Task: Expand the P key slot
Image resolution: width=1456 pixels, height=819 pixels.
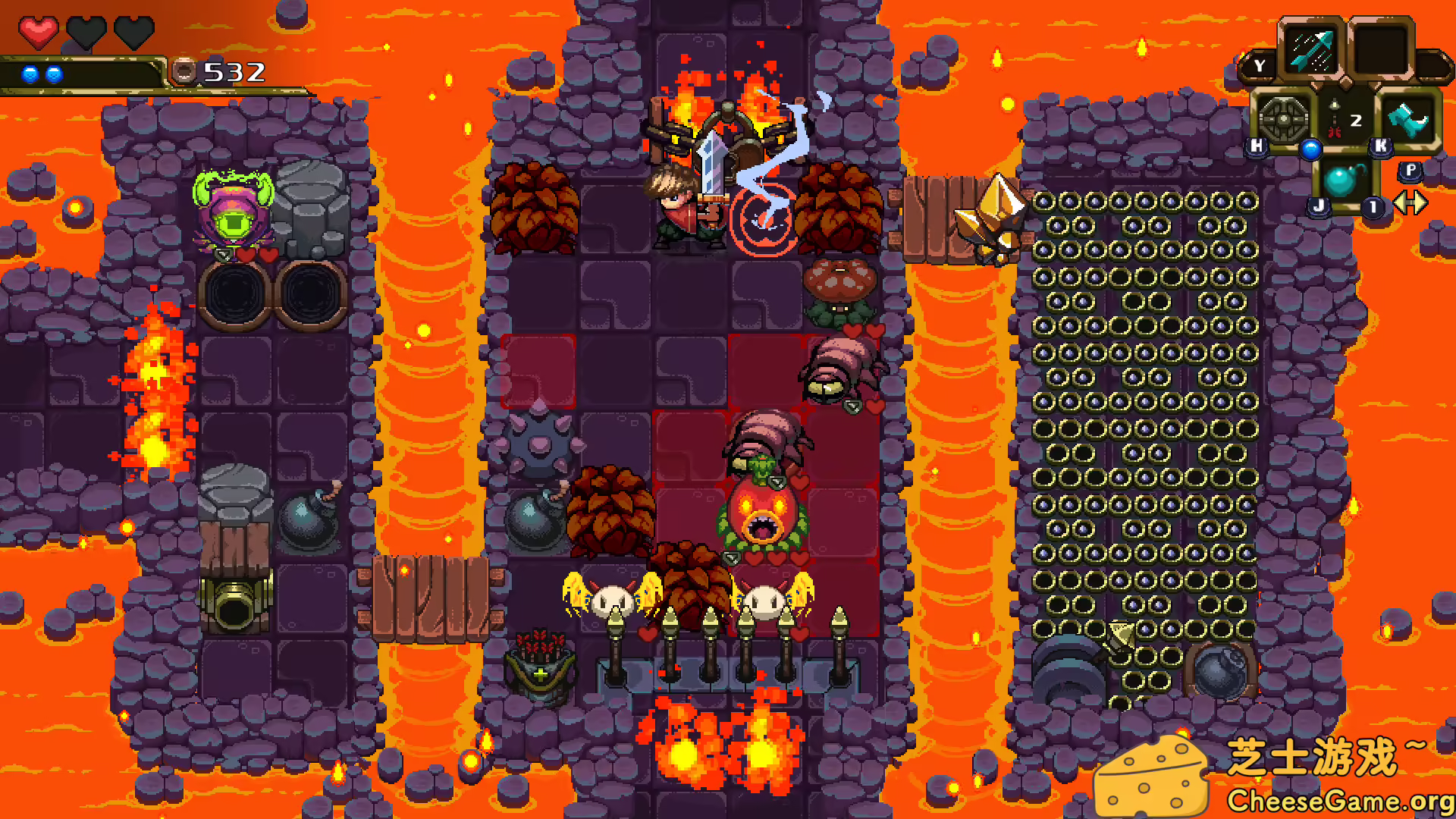Action: 1411,172
